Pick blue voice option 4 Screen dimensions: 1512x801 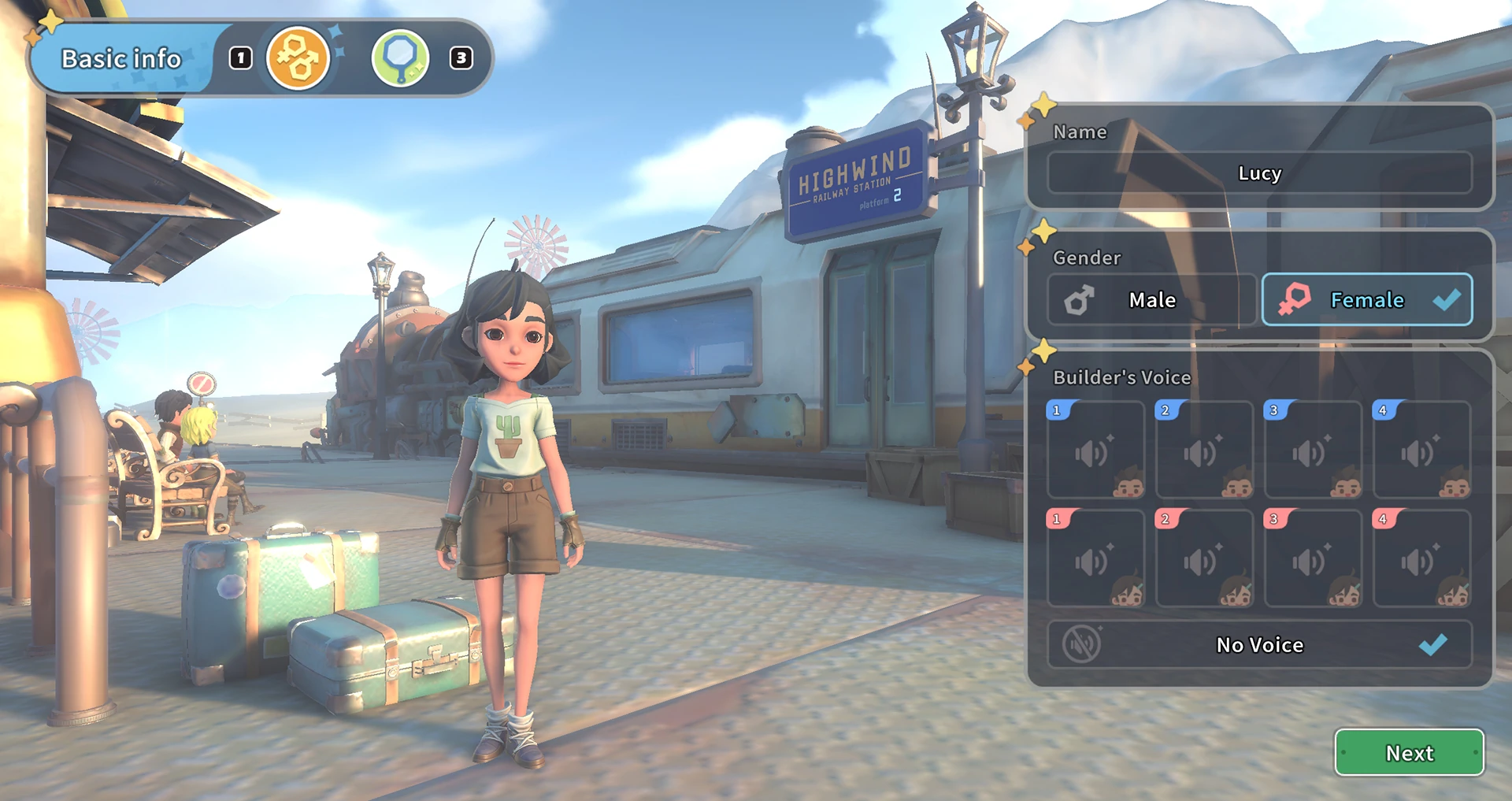click(x=1421, y=451)
